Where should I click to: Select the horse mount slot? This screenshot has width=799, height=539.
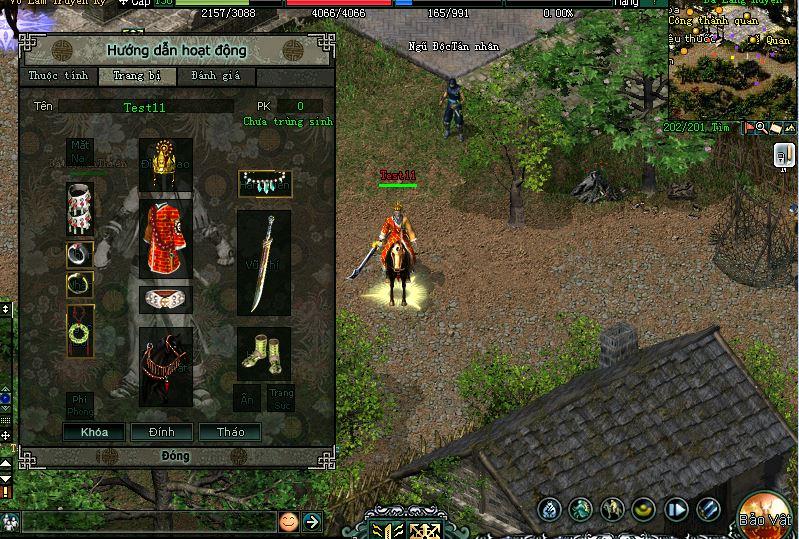click(x=165, y=367)
